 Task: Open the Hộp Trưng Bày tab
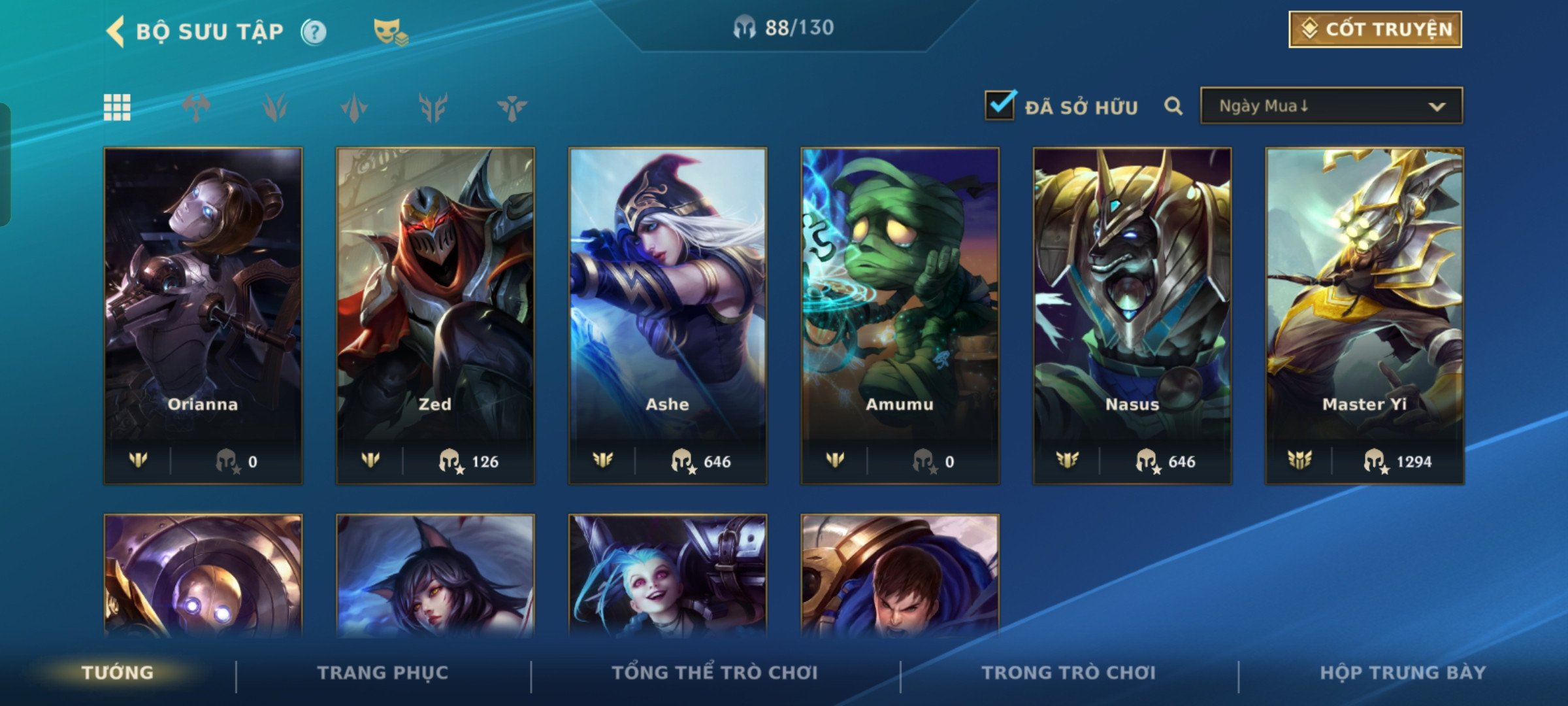[x=1403, y=673]
